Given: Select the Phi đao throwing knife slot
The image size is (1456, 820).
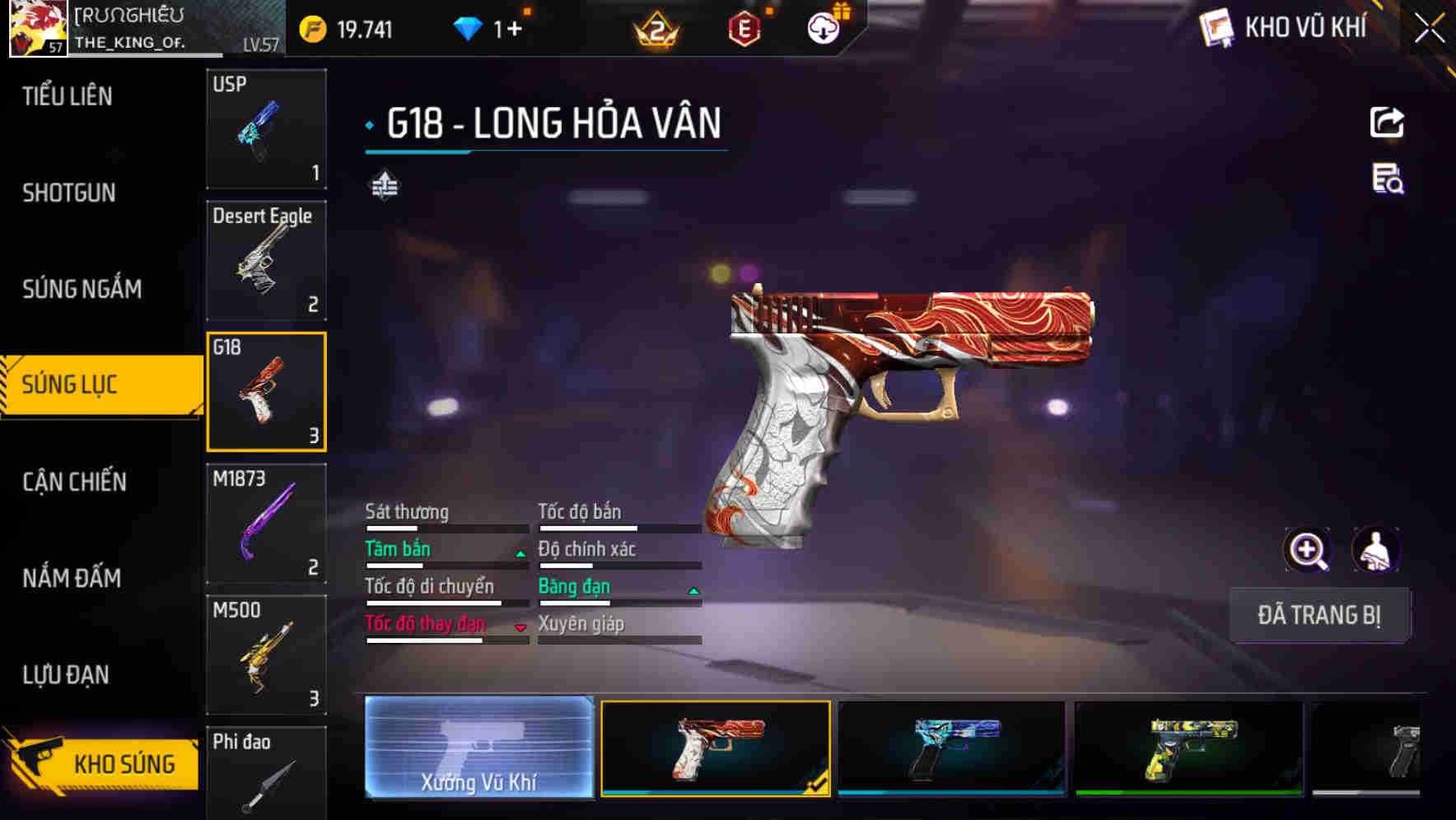Looking at the screenshot, I should (266, 774).
